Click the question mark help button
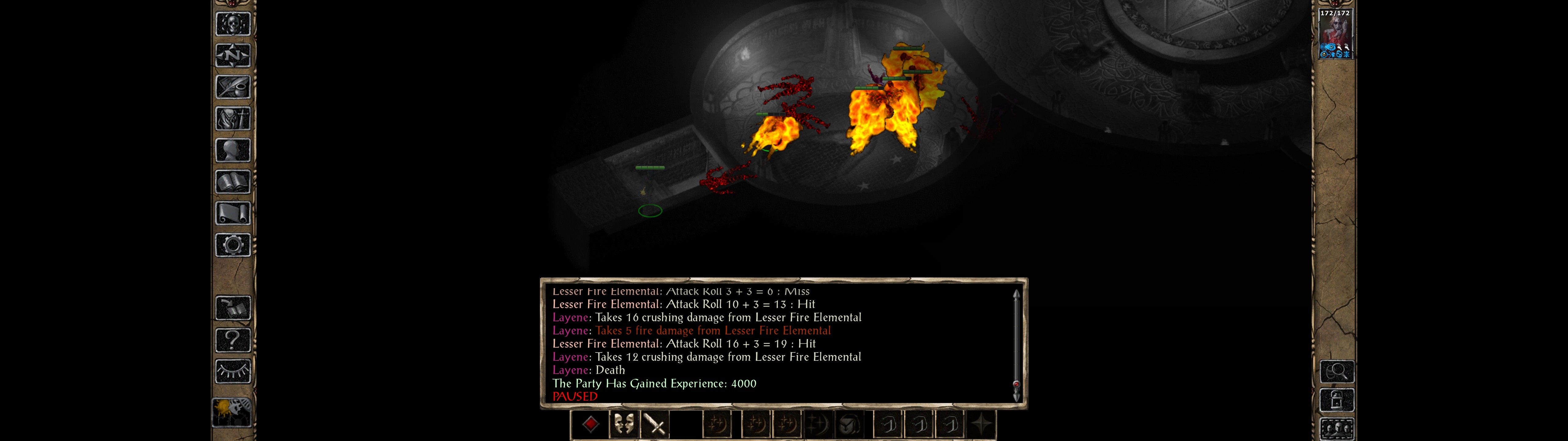 click(x=232, y=340)
